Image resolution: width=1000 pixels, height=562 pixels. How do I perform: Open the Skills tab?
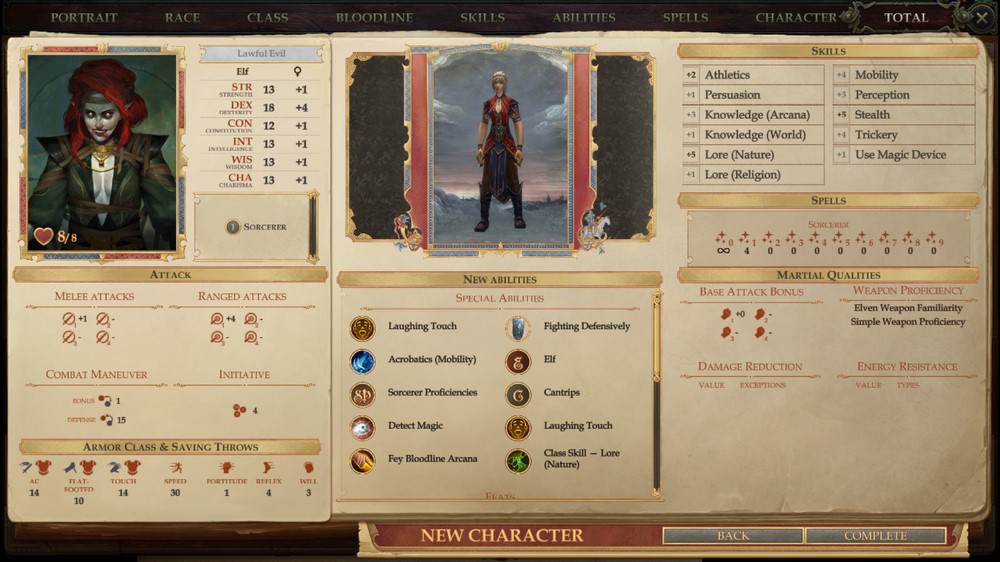482,17
